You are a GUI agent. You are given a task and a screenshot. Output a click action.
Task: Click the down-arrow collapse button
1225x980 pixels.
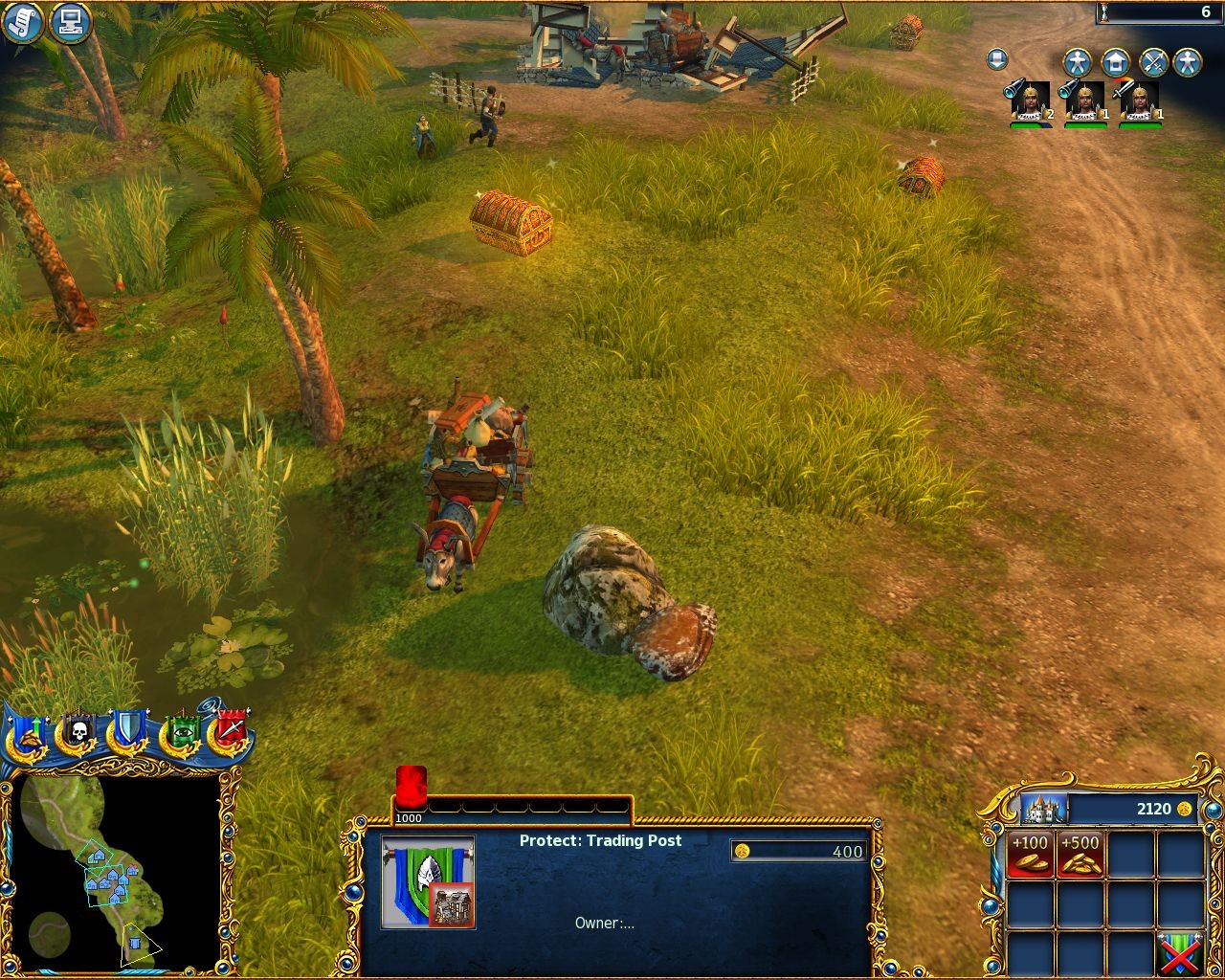[x=996, y=60]
